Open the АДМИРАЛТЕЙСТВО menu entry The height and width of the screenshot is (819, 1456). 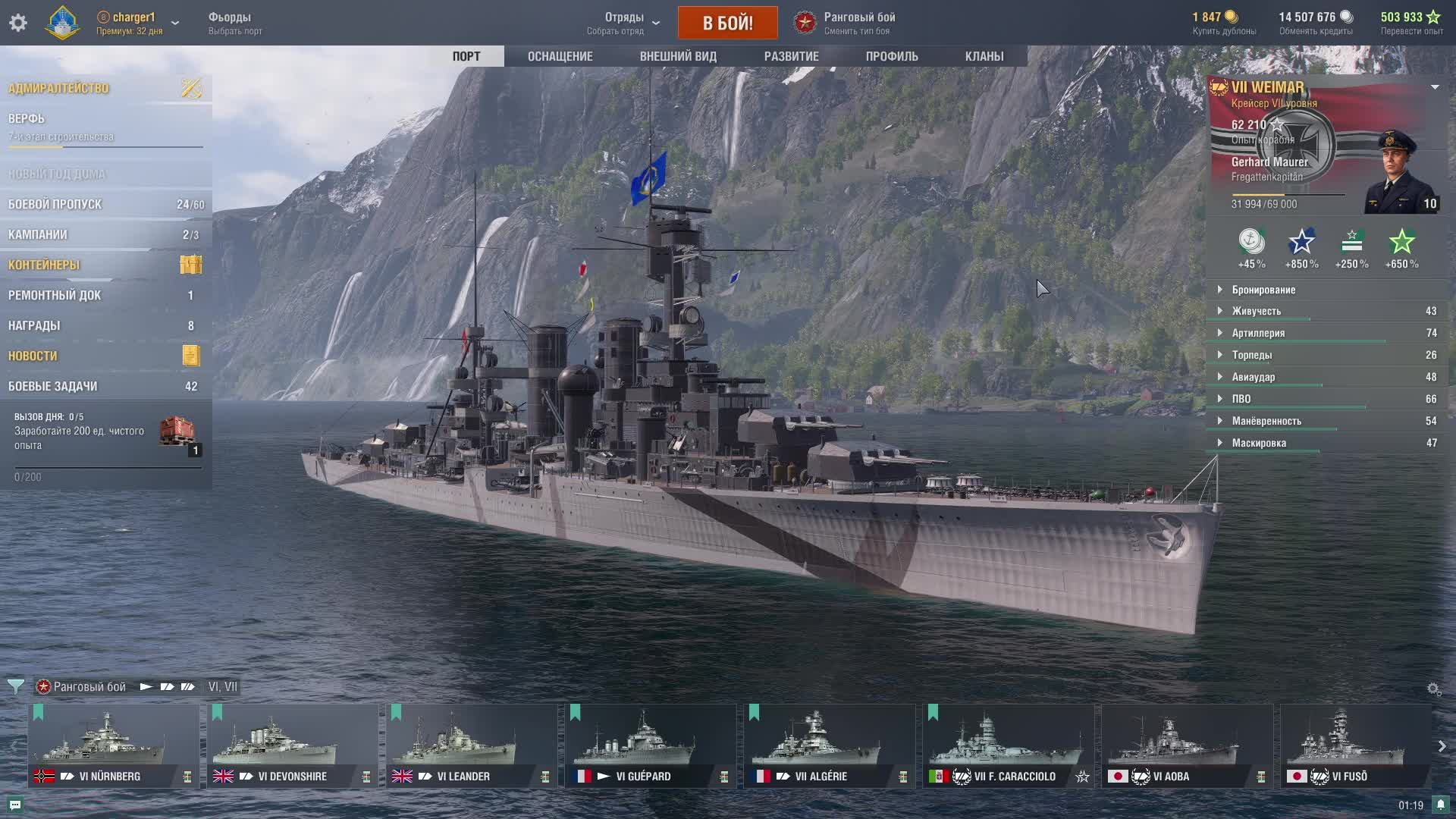[x=59, y=89]
